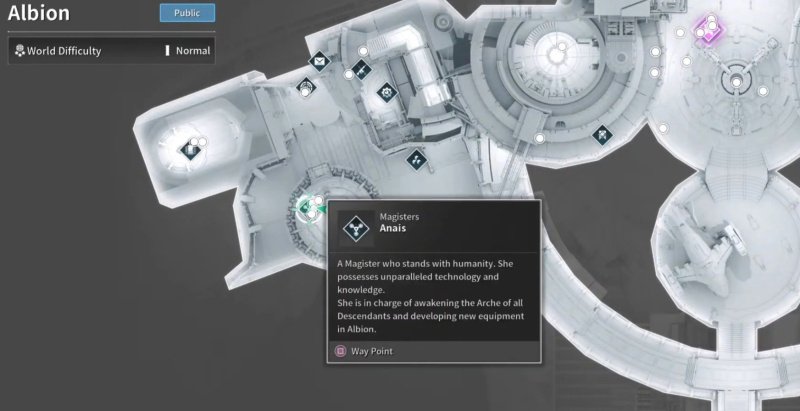
Task: Open Anais's Magisters icon in the tooltip
Action: (354, 229)
